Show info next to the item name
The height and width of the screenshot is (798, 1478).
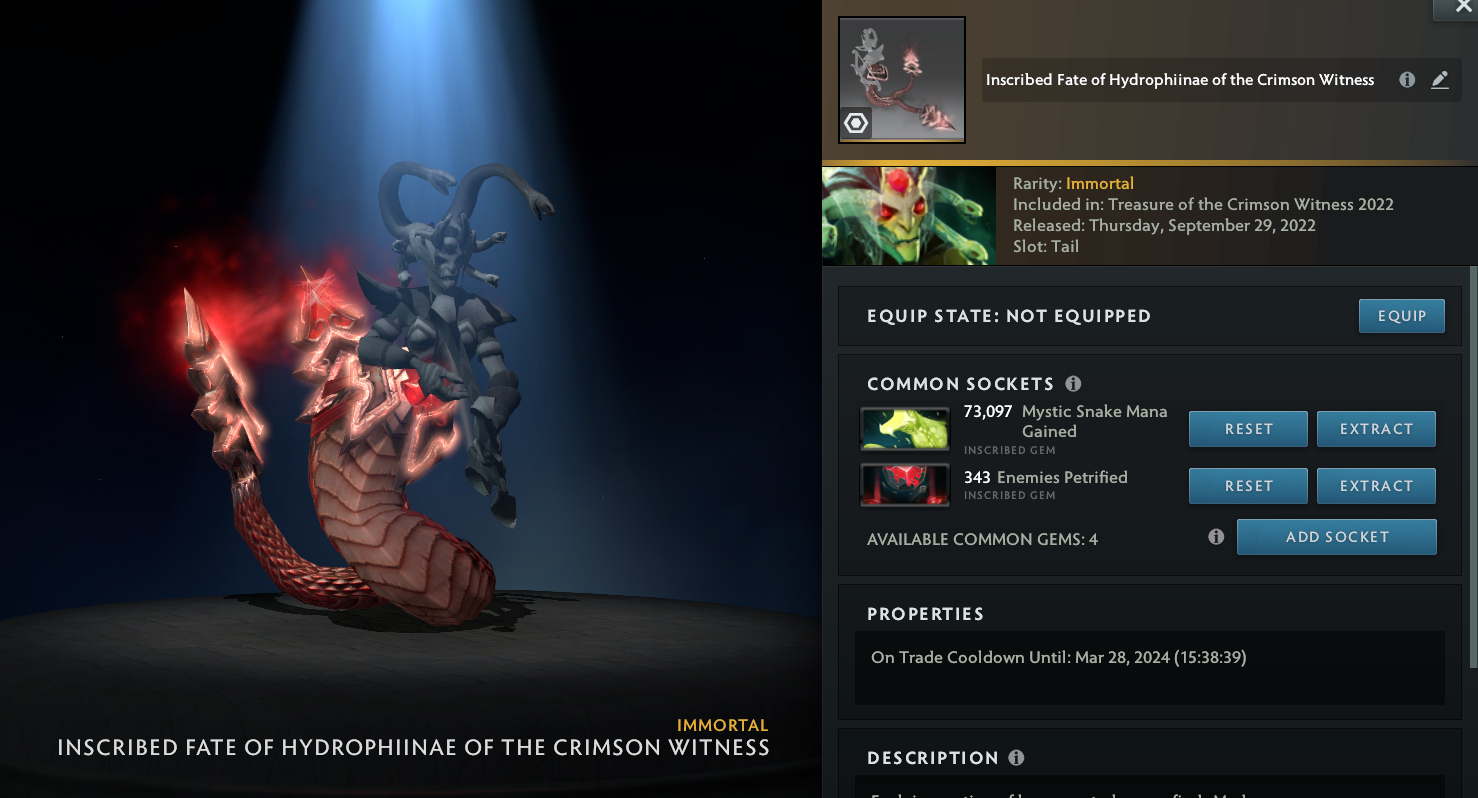1407,80
